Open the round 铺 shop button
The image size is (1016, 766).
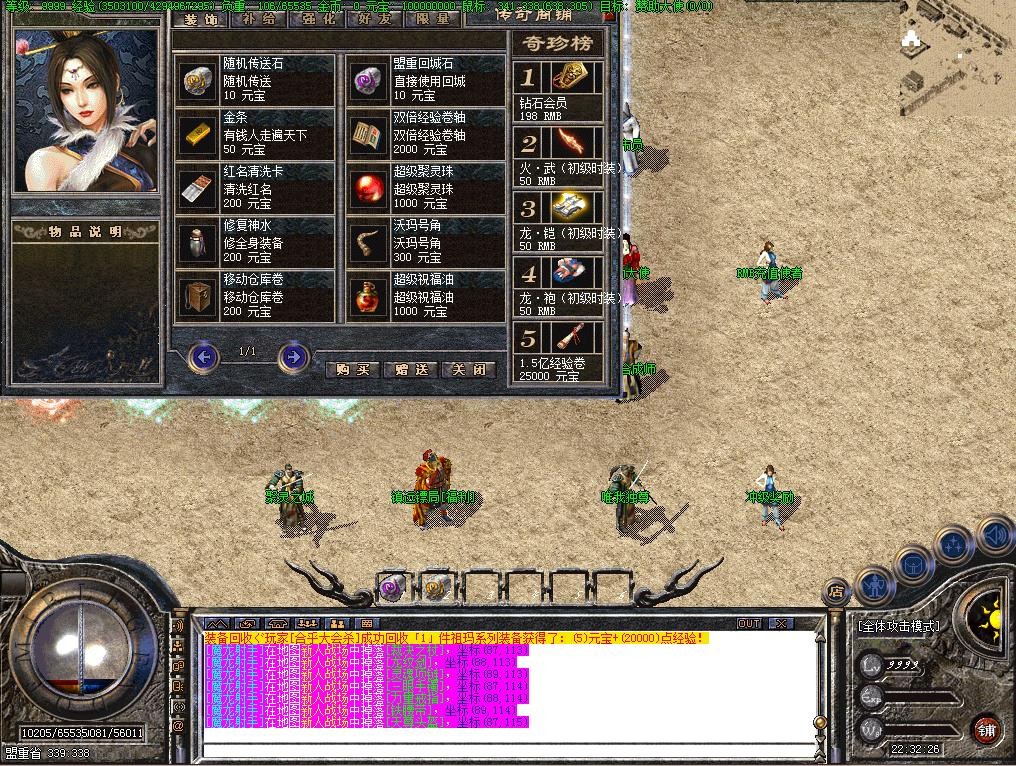(985, 727)
